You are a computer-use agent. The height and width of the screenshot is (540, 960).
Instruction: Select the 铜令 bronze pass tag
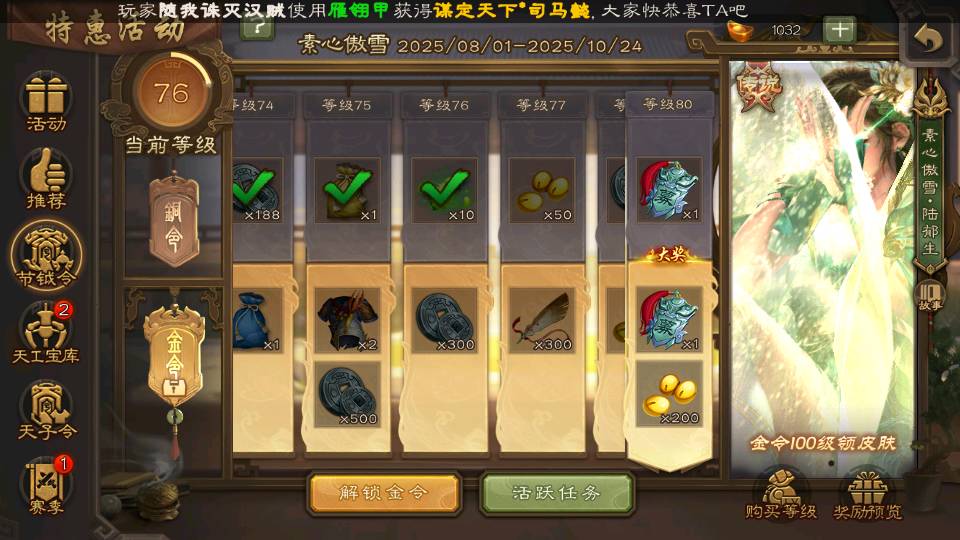click(174, 216)
